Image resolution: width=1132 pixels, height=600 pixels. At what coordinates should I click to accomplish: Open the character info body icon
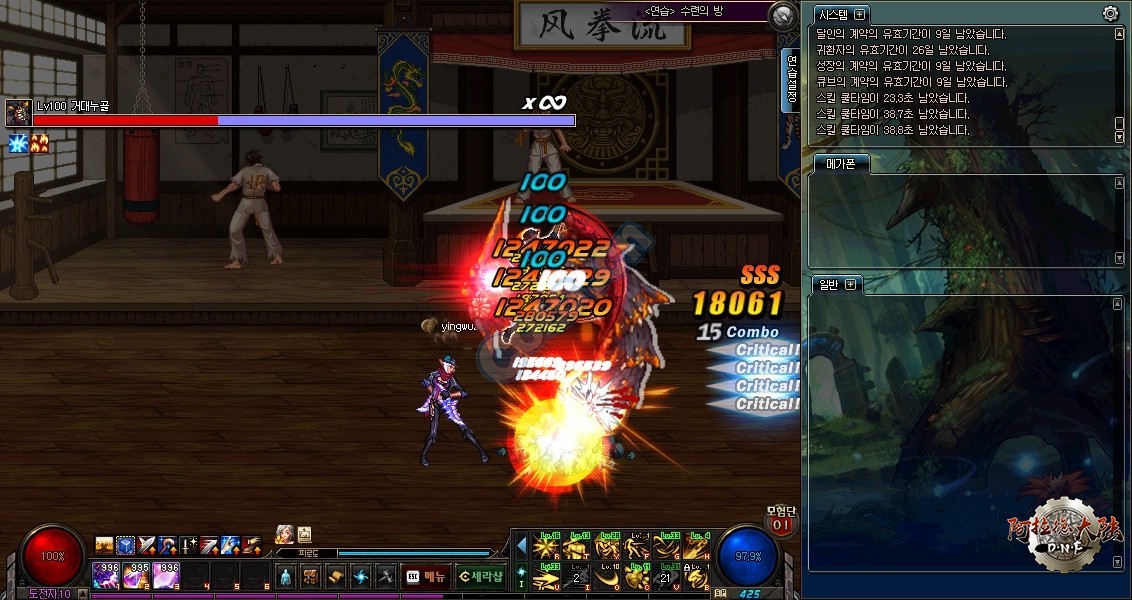click(x=285, y=576)
